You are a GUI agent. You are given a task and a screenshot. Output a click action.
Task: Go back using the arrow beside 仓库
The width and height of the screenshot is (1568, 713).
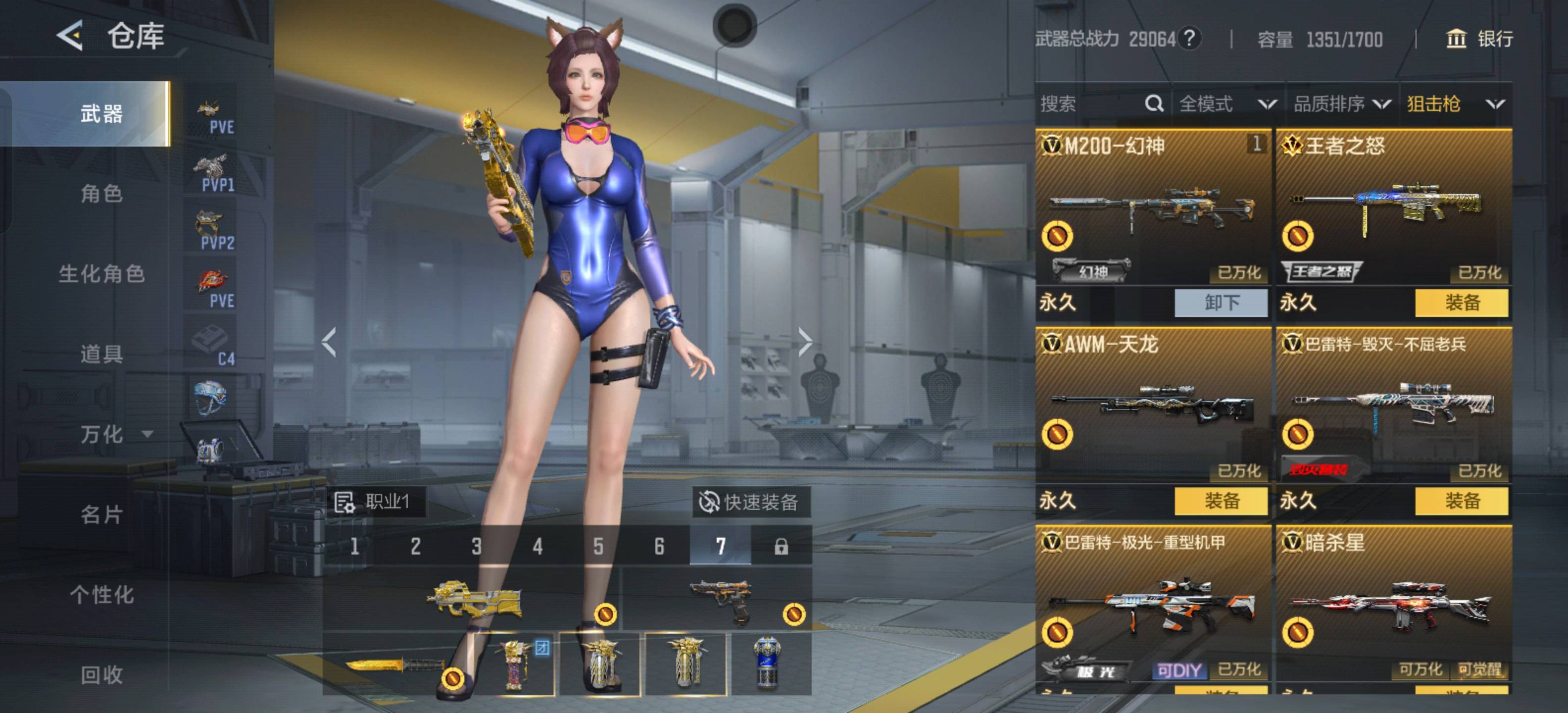[70, 35]
